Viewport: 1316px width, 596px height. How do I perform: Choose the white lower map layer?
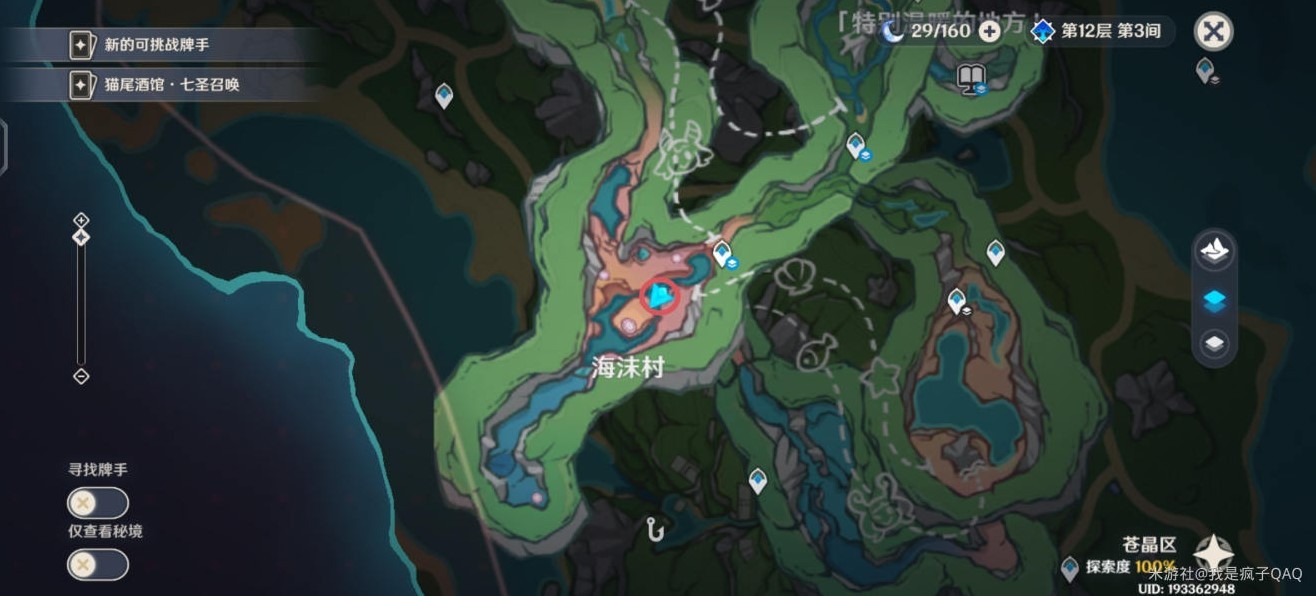point(1214,345)
